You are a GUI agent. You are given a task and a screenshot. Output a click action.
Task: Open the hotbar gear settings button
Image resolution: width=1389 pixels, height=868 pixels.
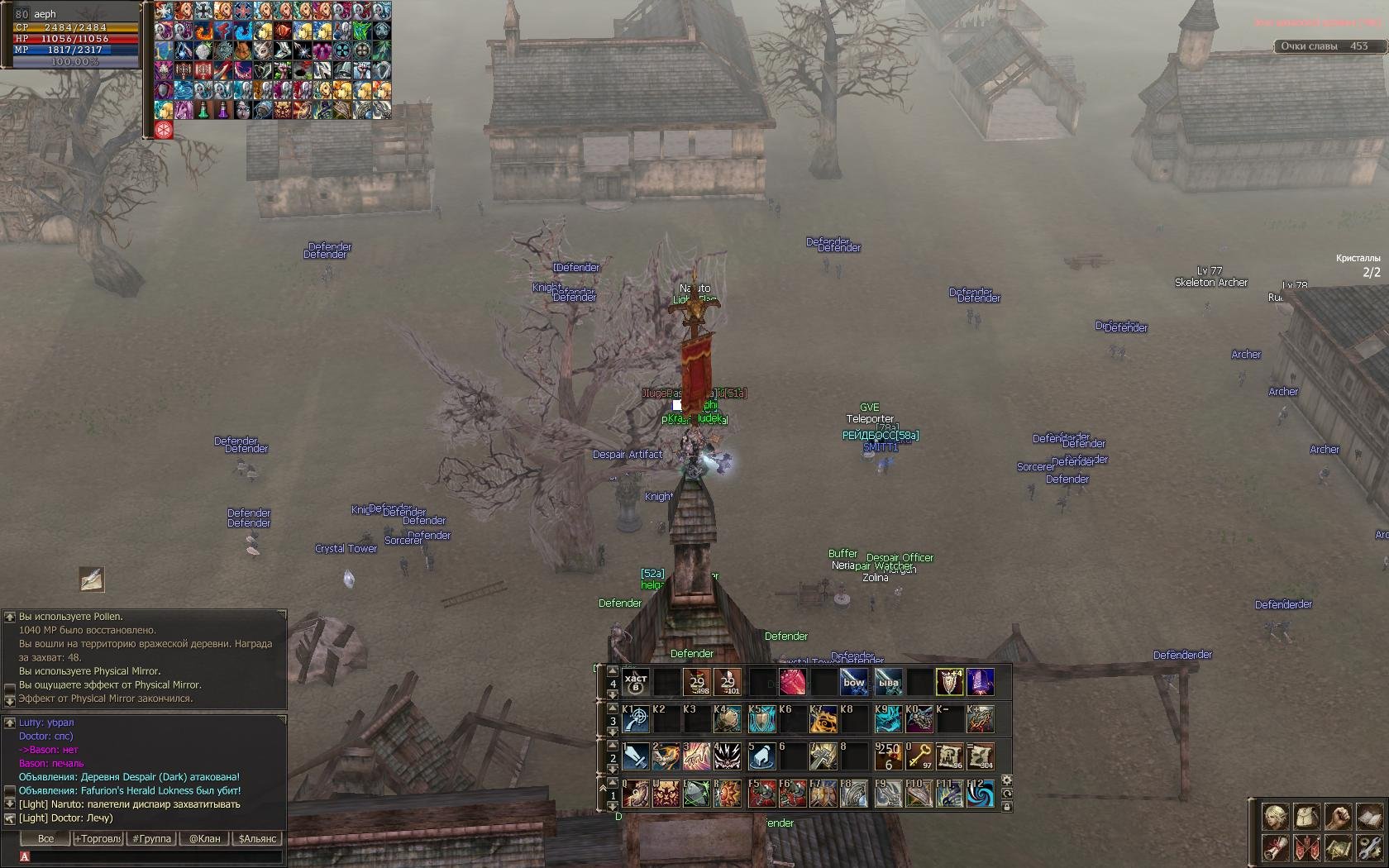tap(1006, 780)
